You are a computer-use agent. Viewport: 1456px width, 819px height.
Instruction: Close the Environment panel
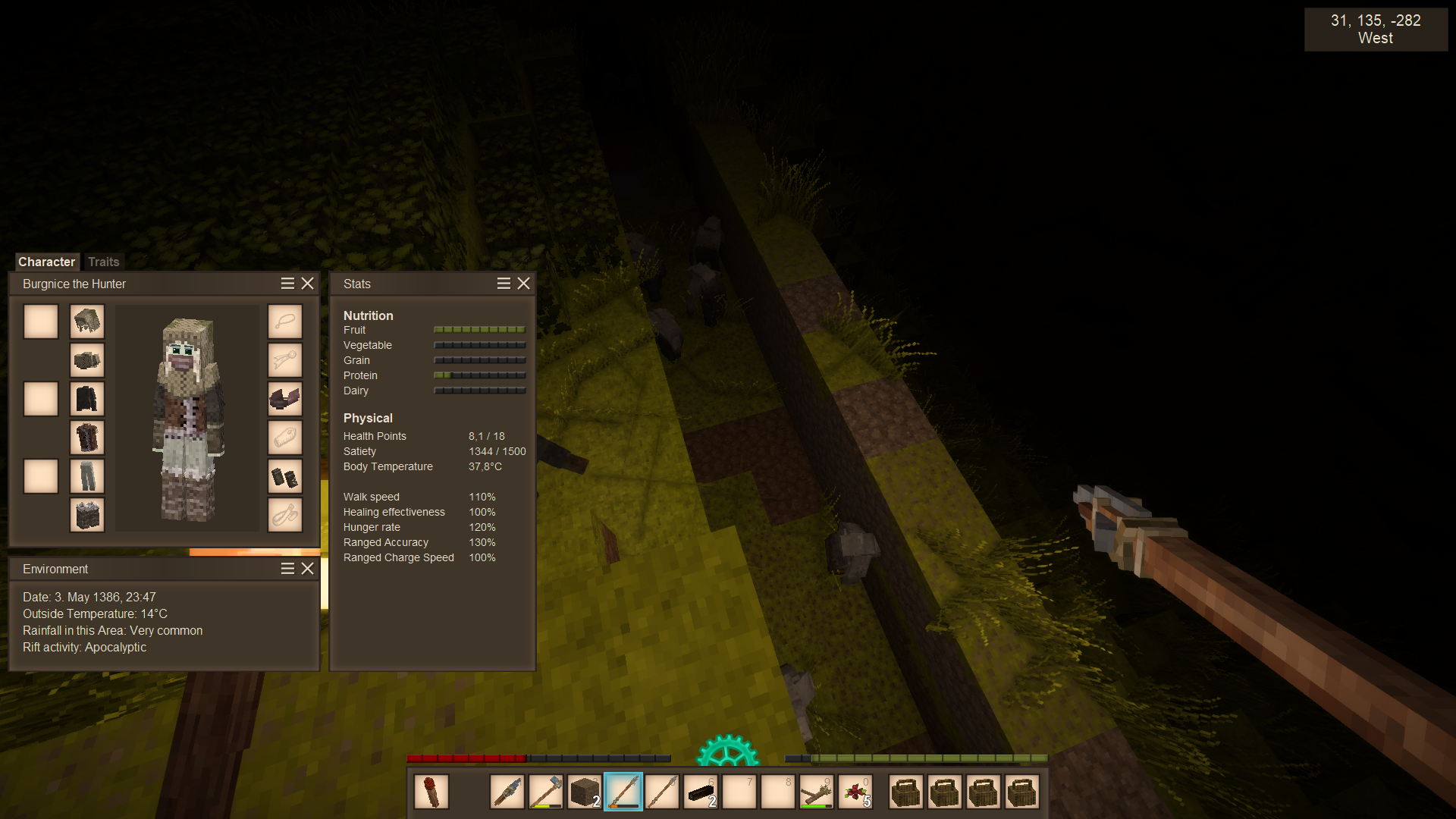(x=307, y=569)
